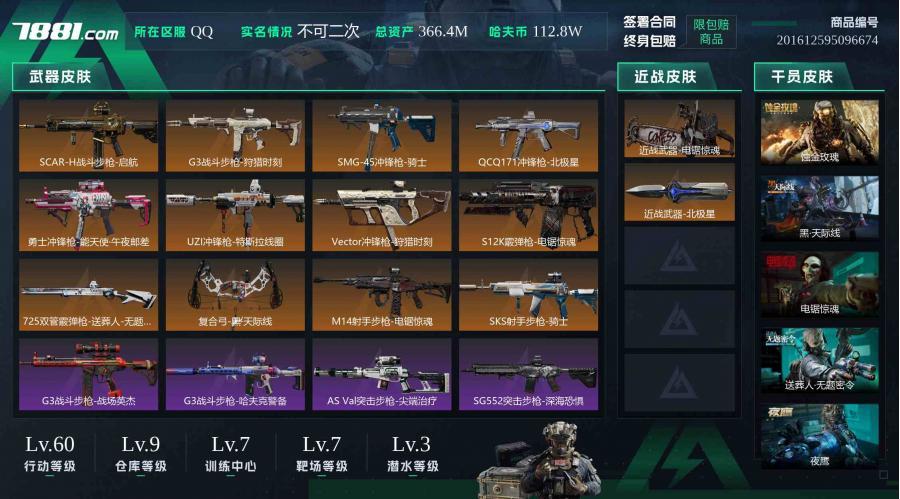900x499 pixels.
Task: Open the SG552 深海恐惧 skin tile
Action: (x=529, y=374)
